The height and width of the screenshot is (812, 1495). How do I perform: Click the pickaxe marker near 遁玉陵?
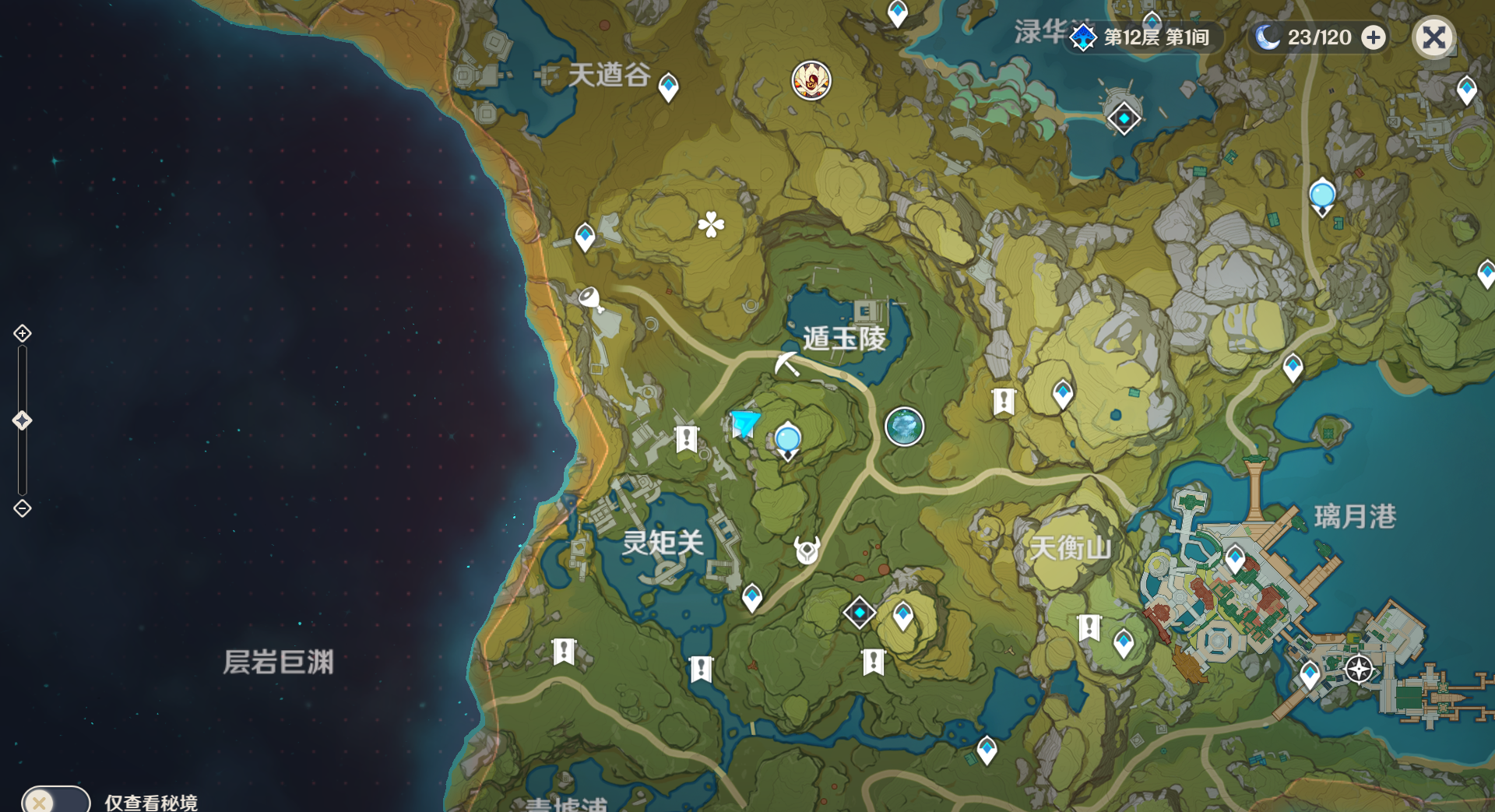pos(786,364)
